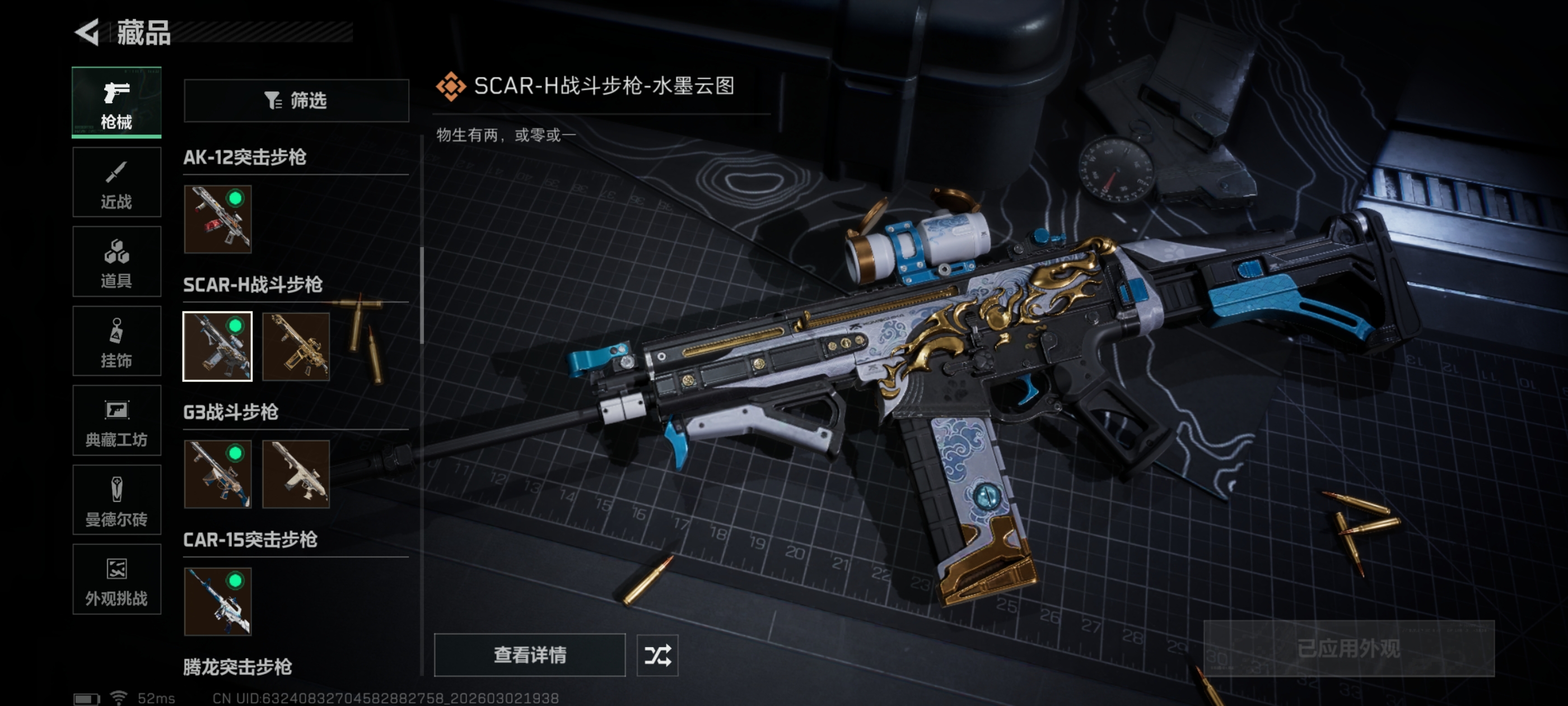Choose the CAR-15 skin thumbnail
The width and height of the screenshot is (1568, 706).
(x=218, y=601)
